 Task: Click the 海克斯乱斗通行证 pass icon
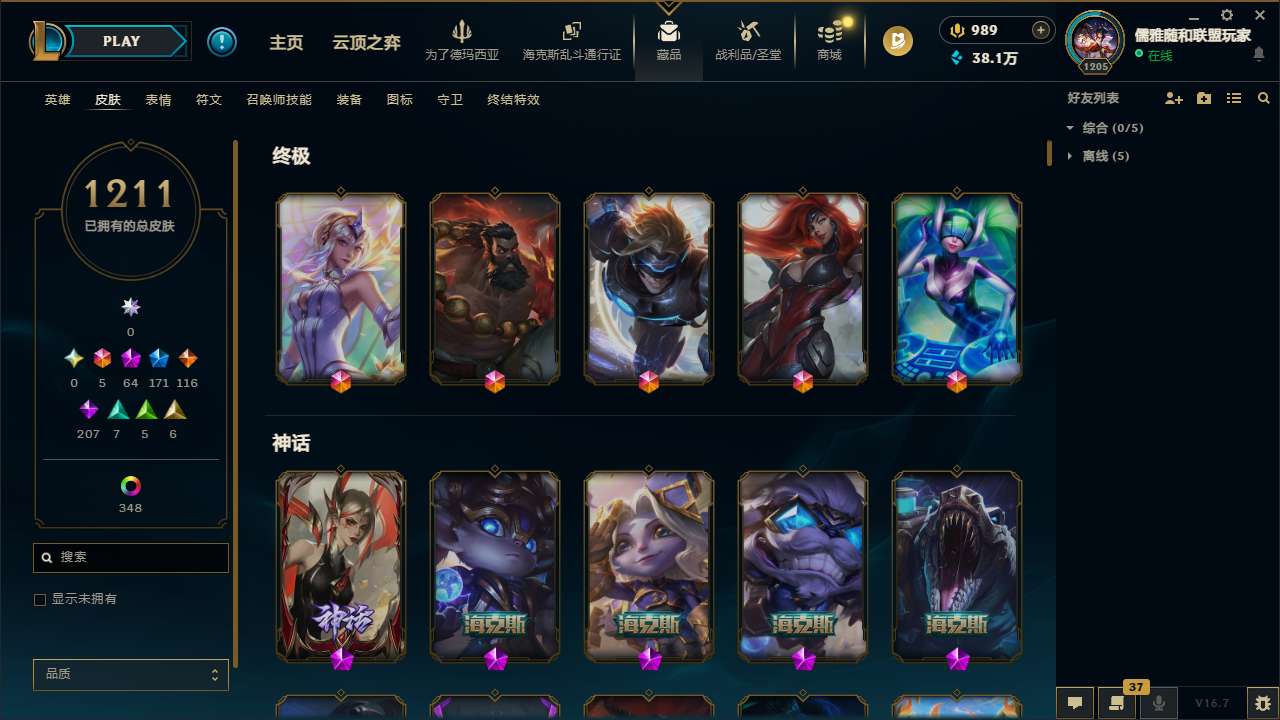pos(571,40)
